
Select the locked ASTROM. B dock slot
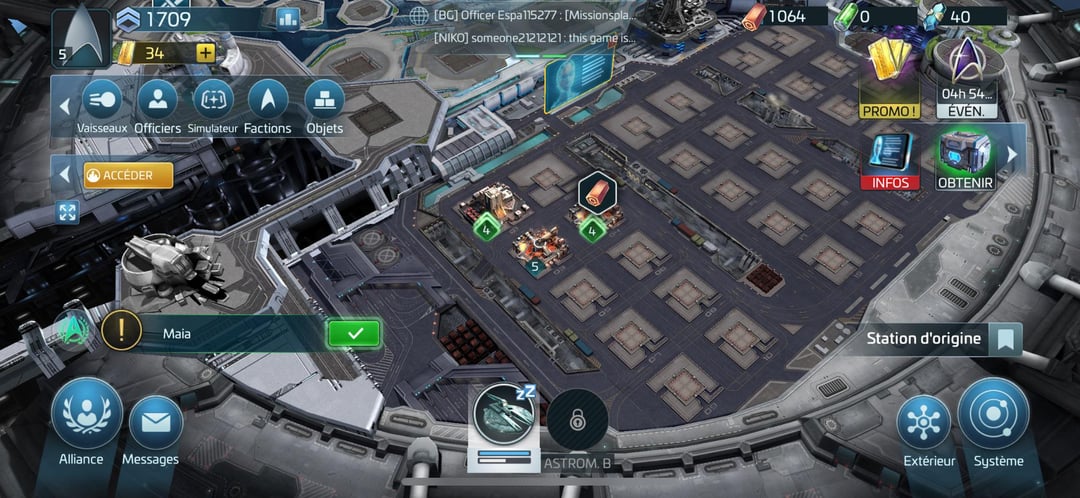coord(577,422)
